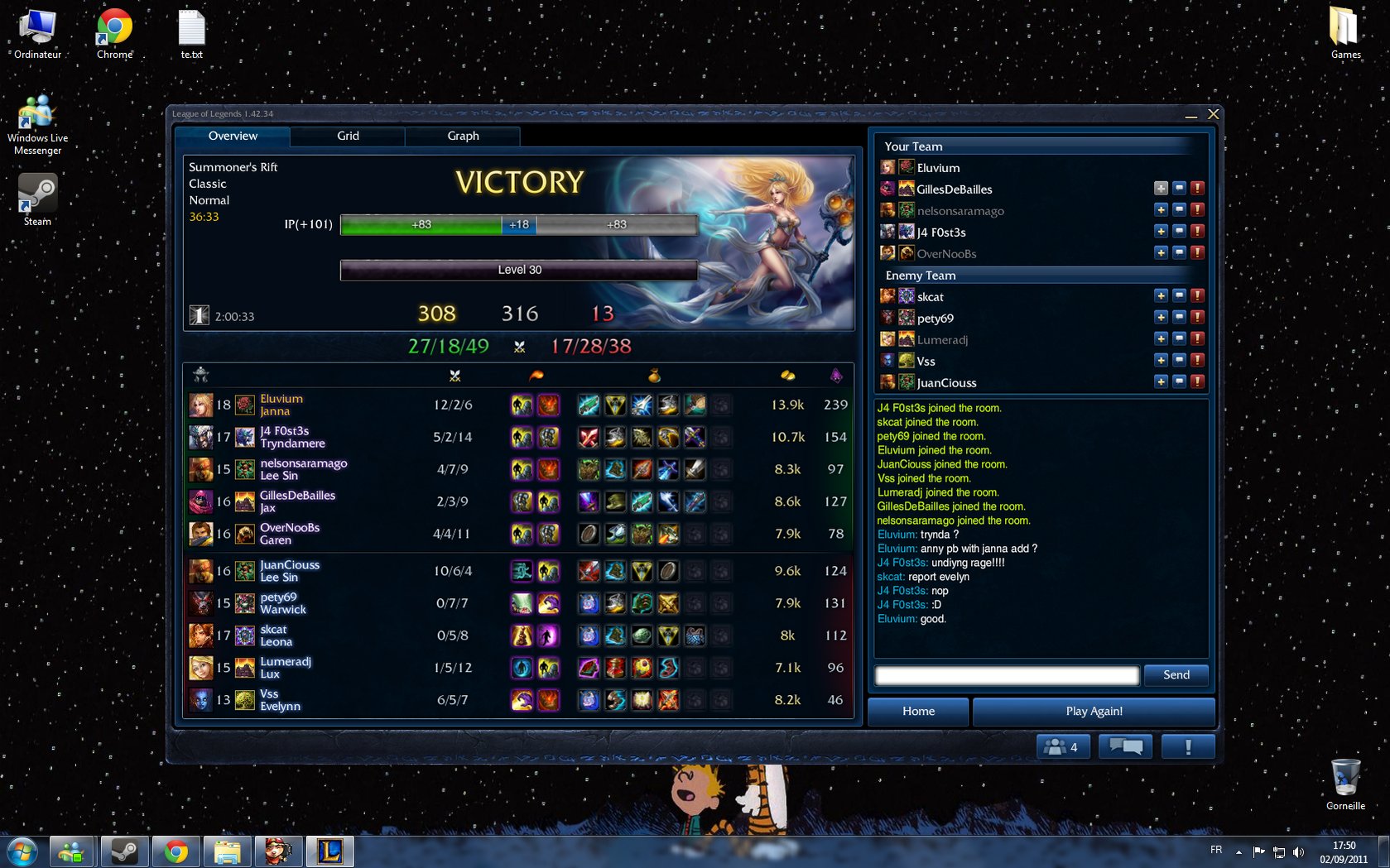Viewport: 1390px width, 868px height.
Task: Add pety69 to friends list
Action: point(1161,317)
